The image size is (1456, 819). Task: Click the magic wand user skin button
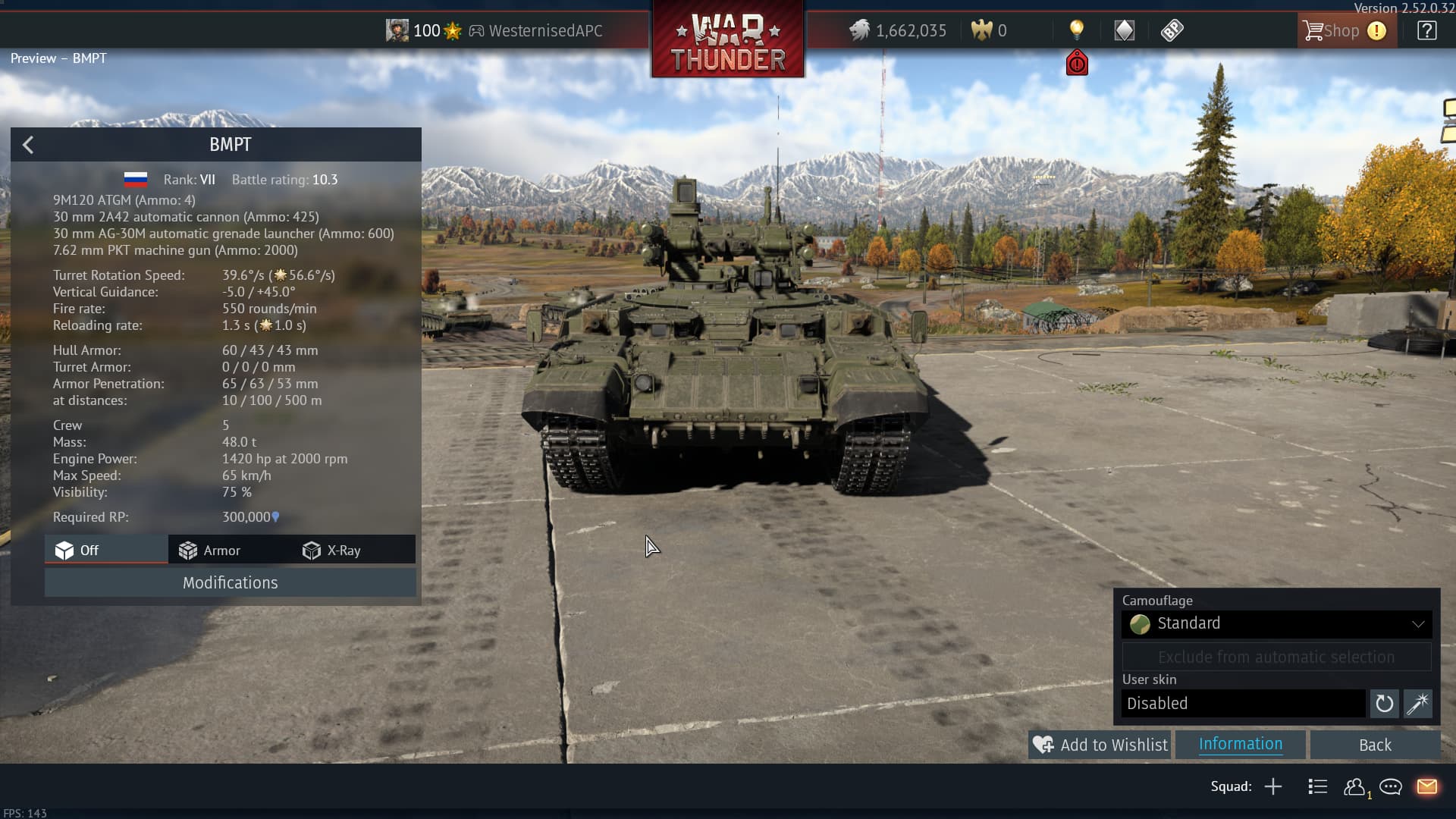[x=1417, y=704]
